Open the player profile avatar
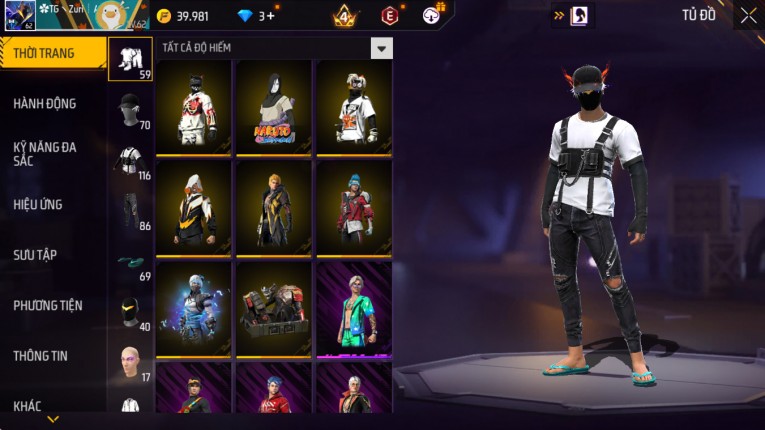Viewport: 765px width, 430px height. 20,15
